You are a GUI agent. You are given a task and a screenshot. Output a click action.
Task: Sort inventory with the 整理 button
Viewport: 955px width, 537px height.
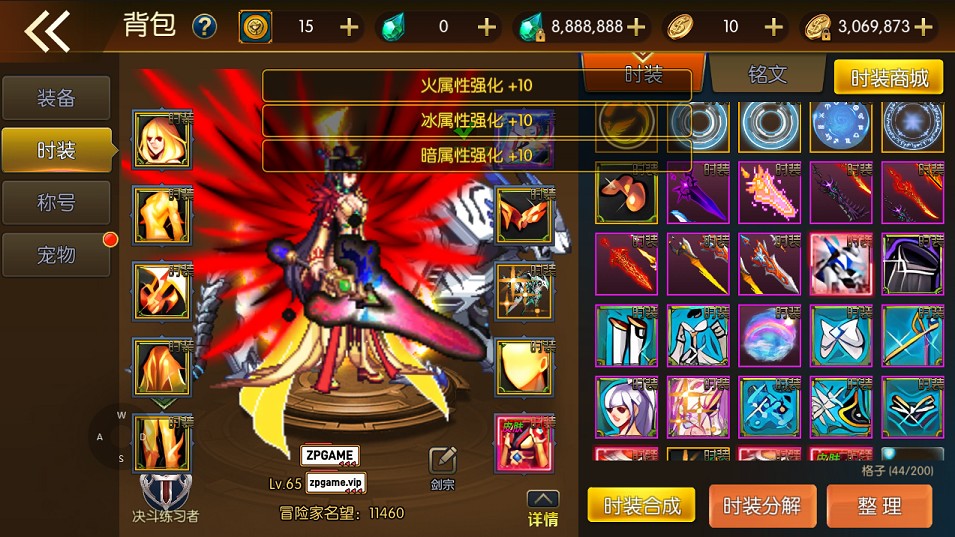point(879,506)
